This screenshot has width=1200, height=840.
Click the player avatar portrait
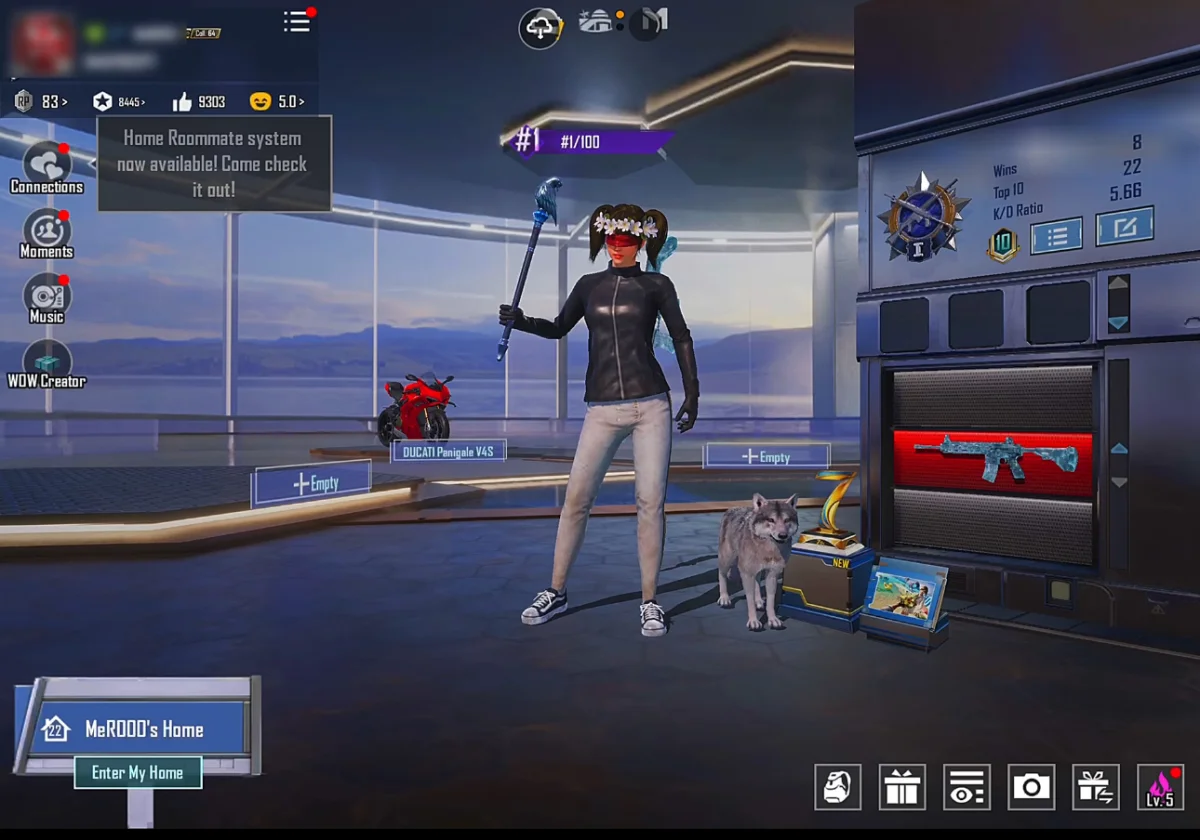[42, 45]
